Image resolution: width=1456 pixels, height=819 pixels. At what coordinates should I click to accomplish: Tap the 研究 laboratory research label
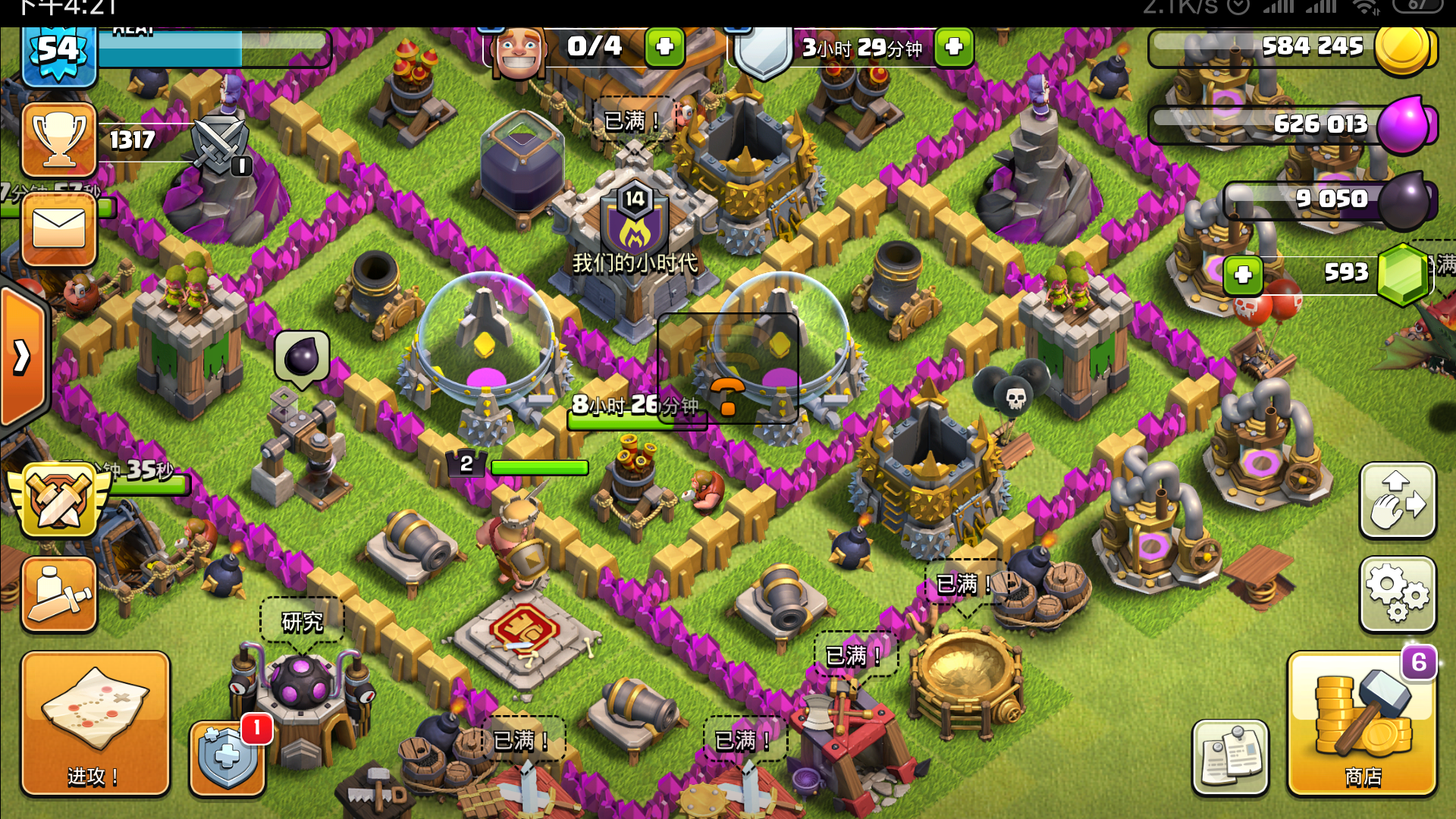[x=302, y=622]
